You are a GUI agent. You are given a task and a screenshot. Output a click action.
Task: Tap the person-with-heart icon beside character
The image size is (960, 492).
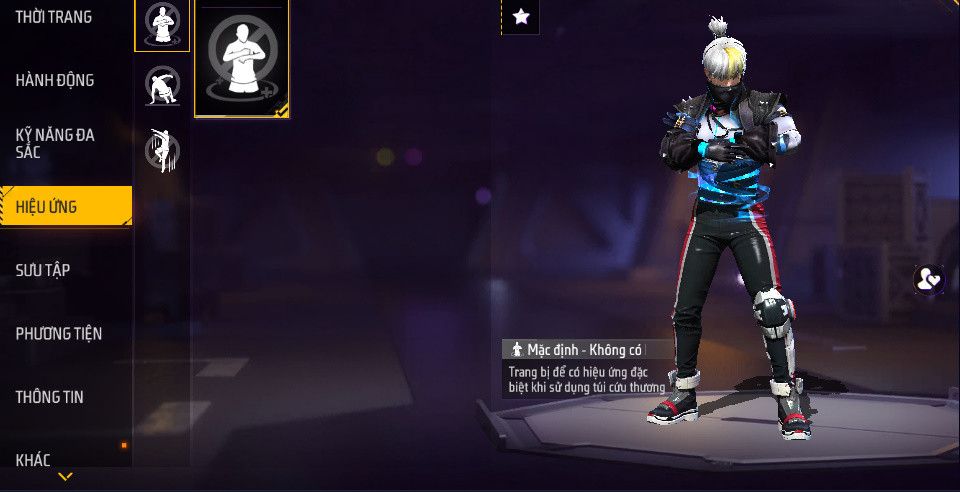pos(930,279)
